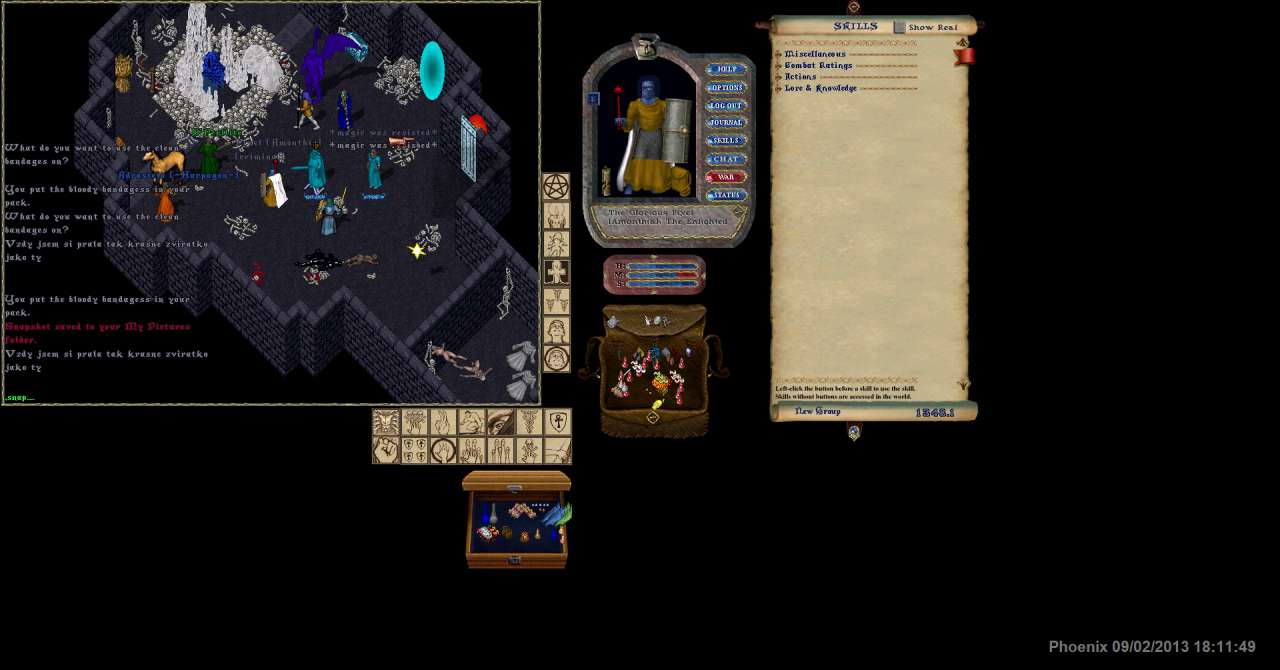The width and height of the screenshot is (1280, 670).
Task: Click the Log Out button
Action: 726,105
